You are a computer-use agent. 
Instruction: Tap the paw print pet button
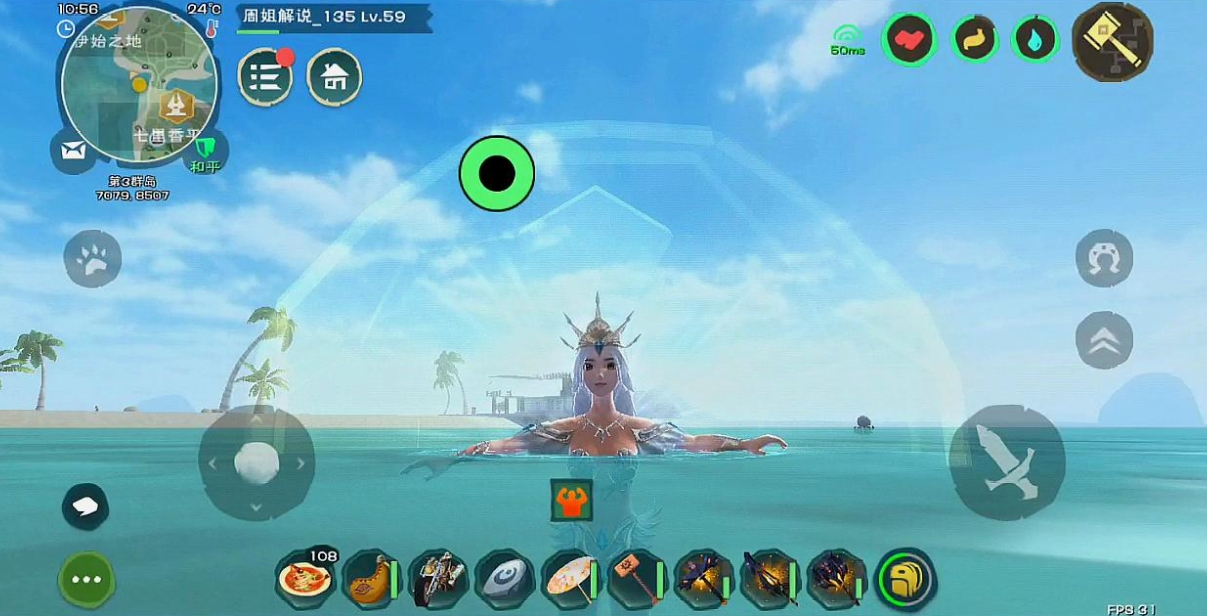coord(93,258)
